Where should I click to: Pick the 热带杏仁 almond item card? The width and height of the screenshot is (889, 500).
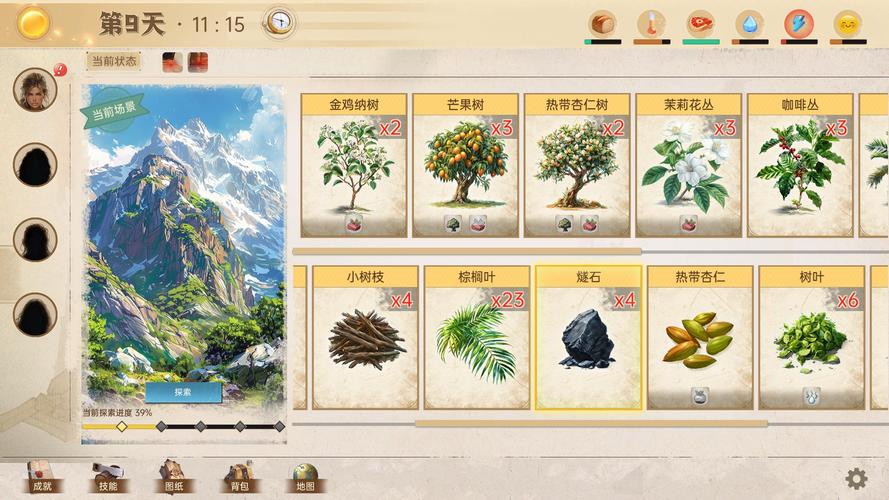pos(700,338)
